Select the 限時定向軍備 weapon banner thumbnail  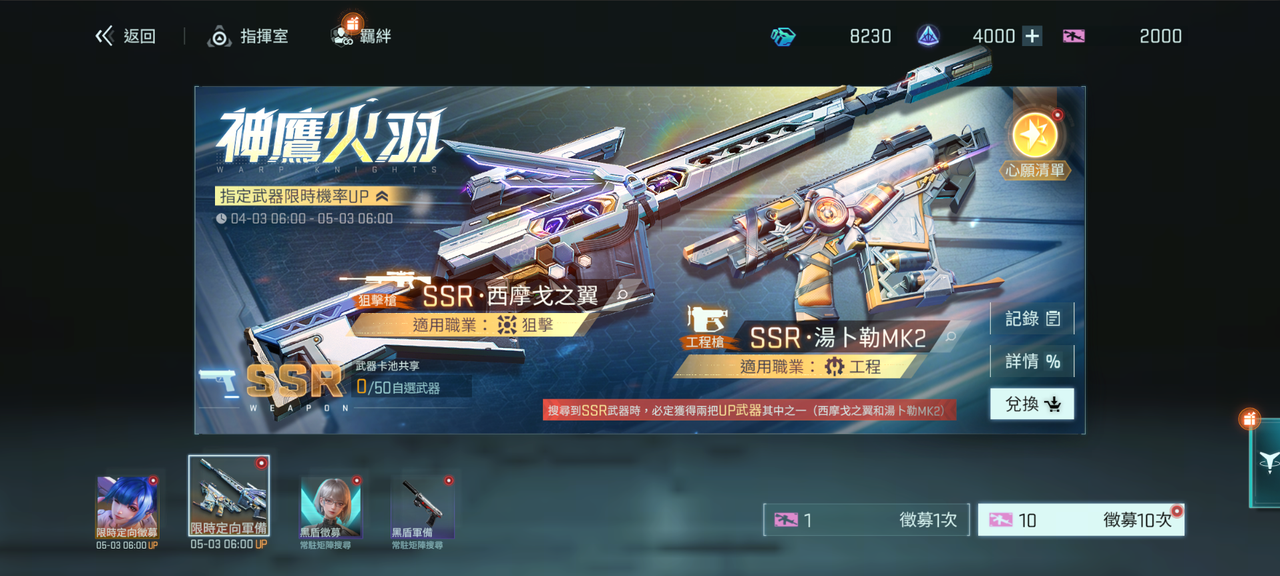pyautogui.click(x=229, y=497)
